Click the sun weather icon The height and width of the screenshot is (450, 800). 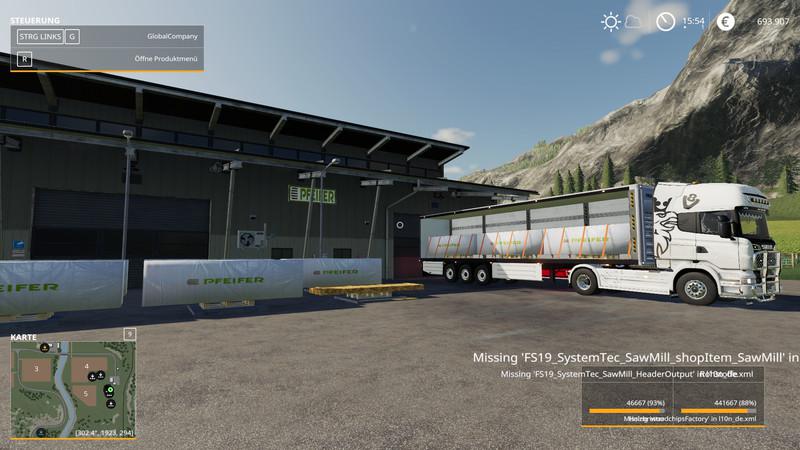tap(611, 21)
